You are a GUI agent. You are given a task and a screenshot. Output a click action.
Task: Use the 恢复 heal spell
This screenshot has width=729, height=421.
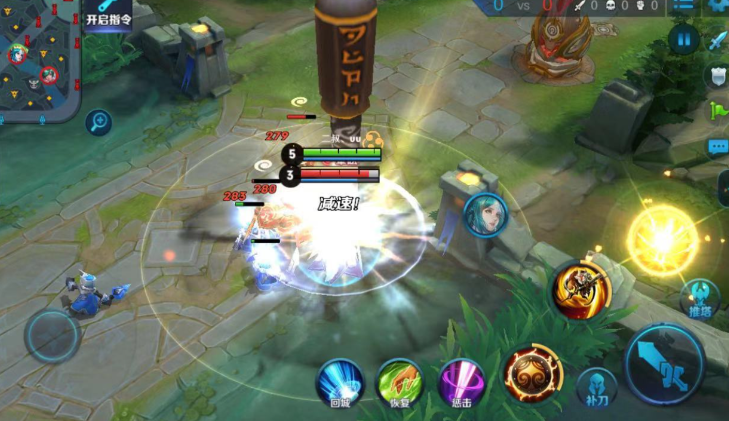pos(400,384)
